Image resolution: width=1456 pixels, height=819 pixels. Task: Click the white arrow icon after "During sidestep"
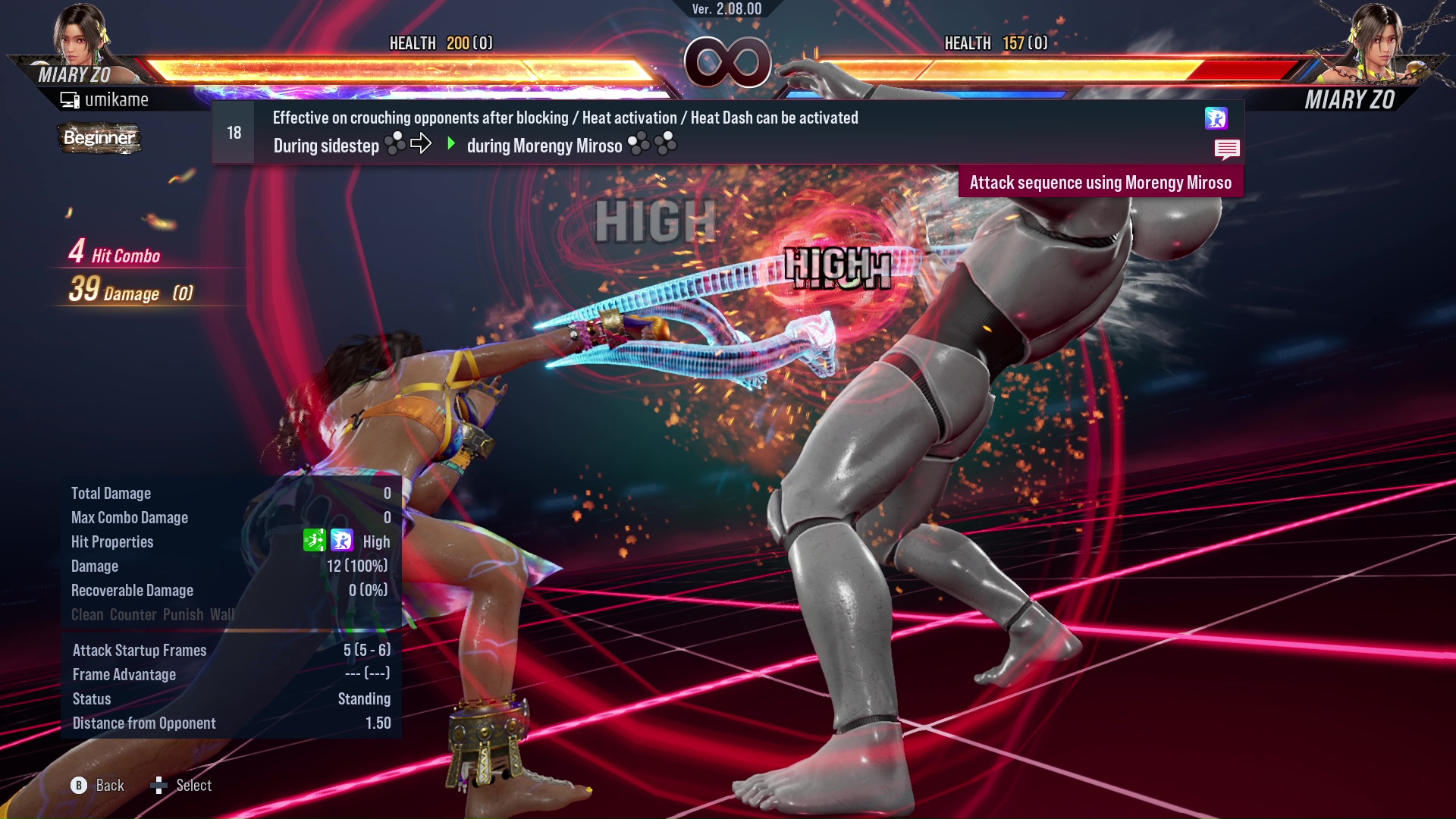click(420, 141)
